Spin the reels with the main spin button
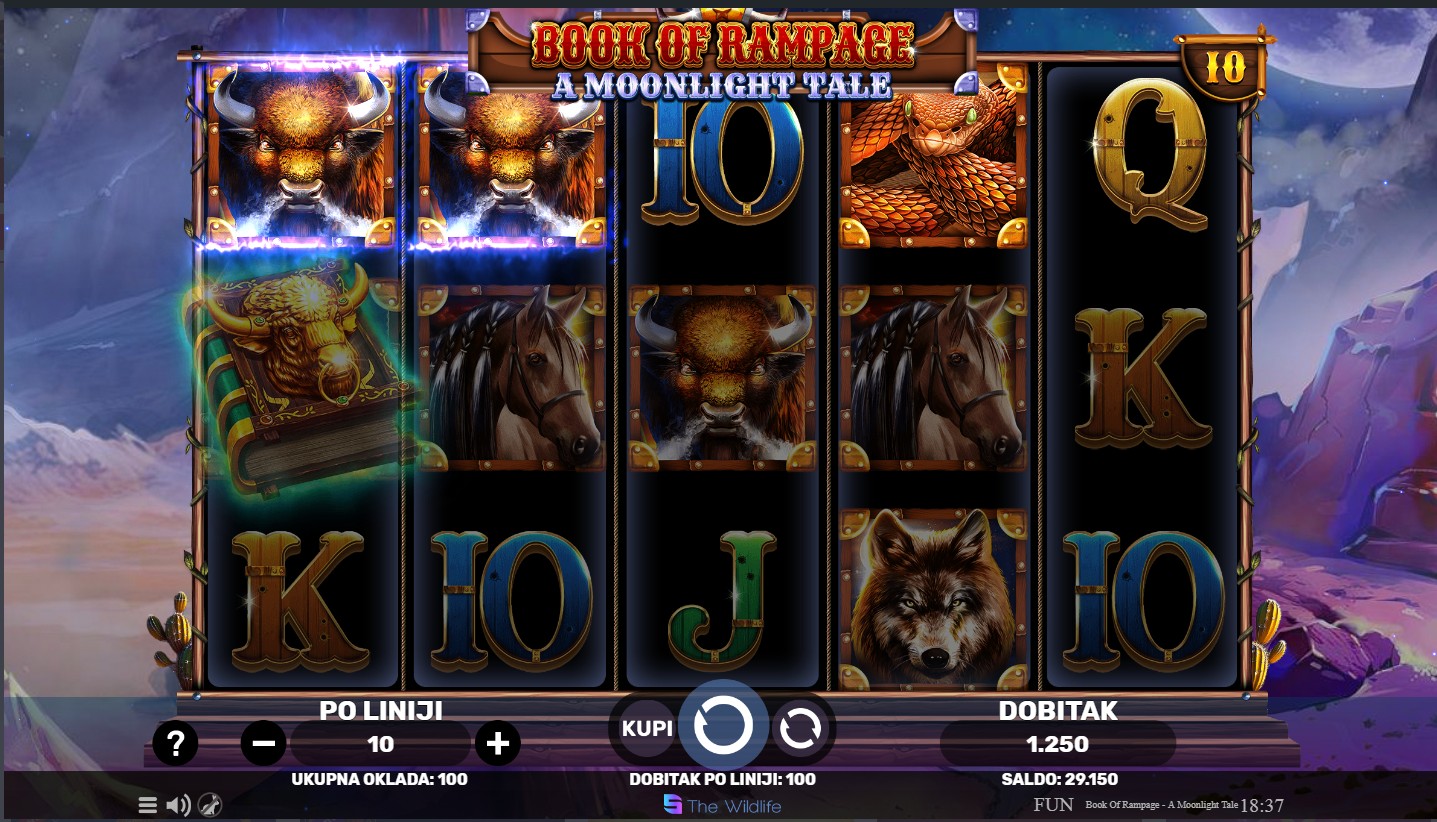Image resolution: width=1437 pixels, height=822 pixels. tap(723, 727)
